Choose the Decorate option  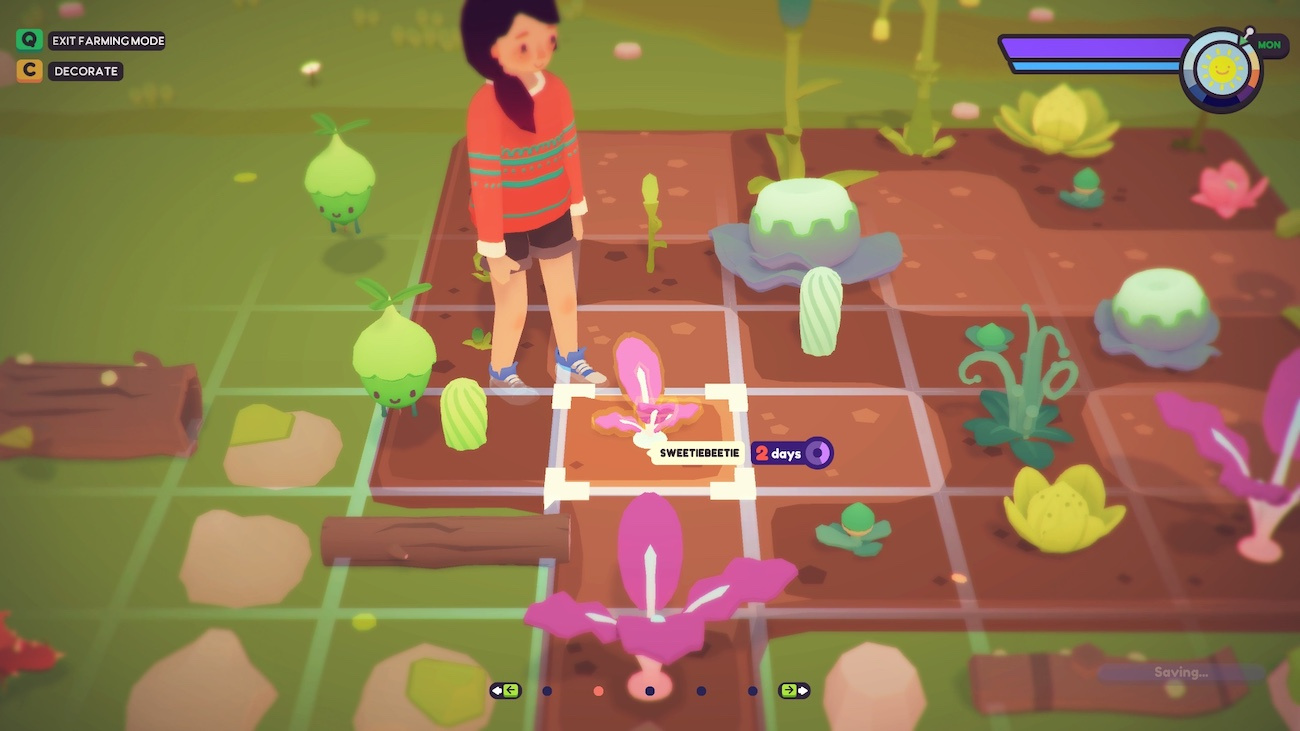[86, 71]
